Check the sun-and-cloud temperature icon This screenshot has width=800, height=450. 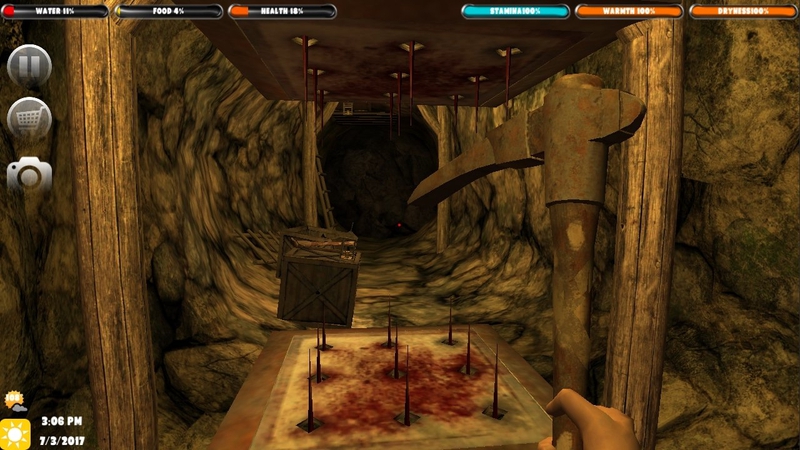click(x=15, y=402)
